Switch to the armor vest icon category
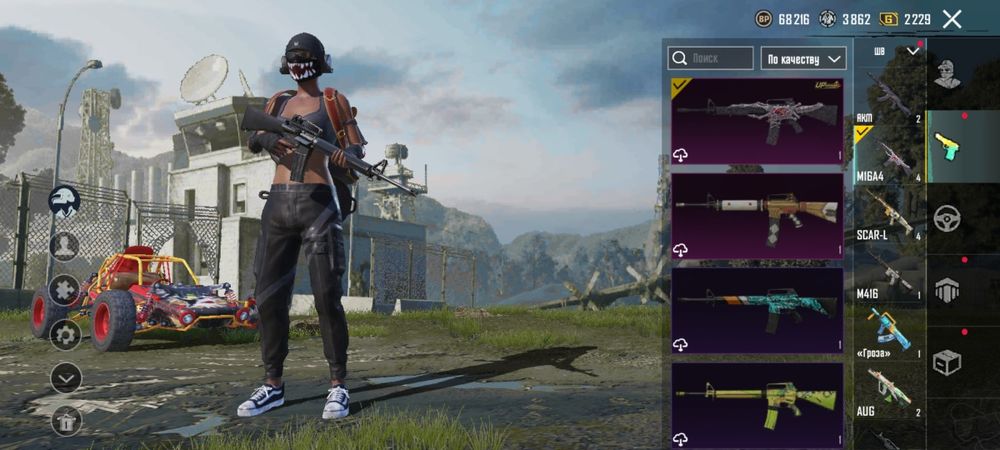This screenshot has height=450, width=1000. point(947,290)
